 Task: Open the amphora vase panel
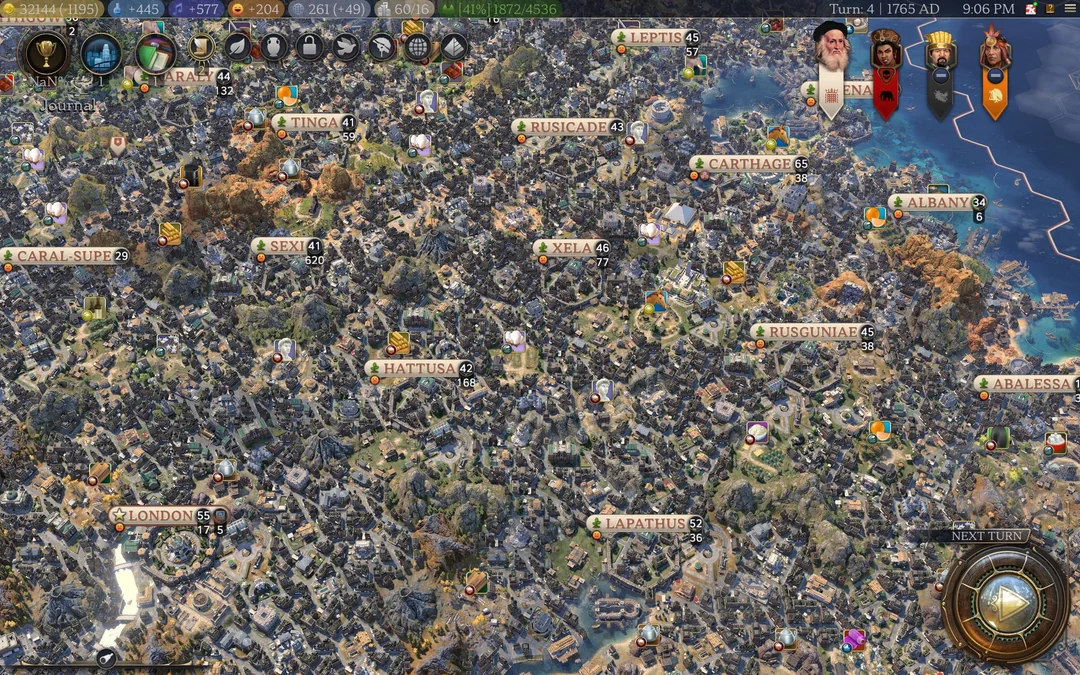click(274, 46)
